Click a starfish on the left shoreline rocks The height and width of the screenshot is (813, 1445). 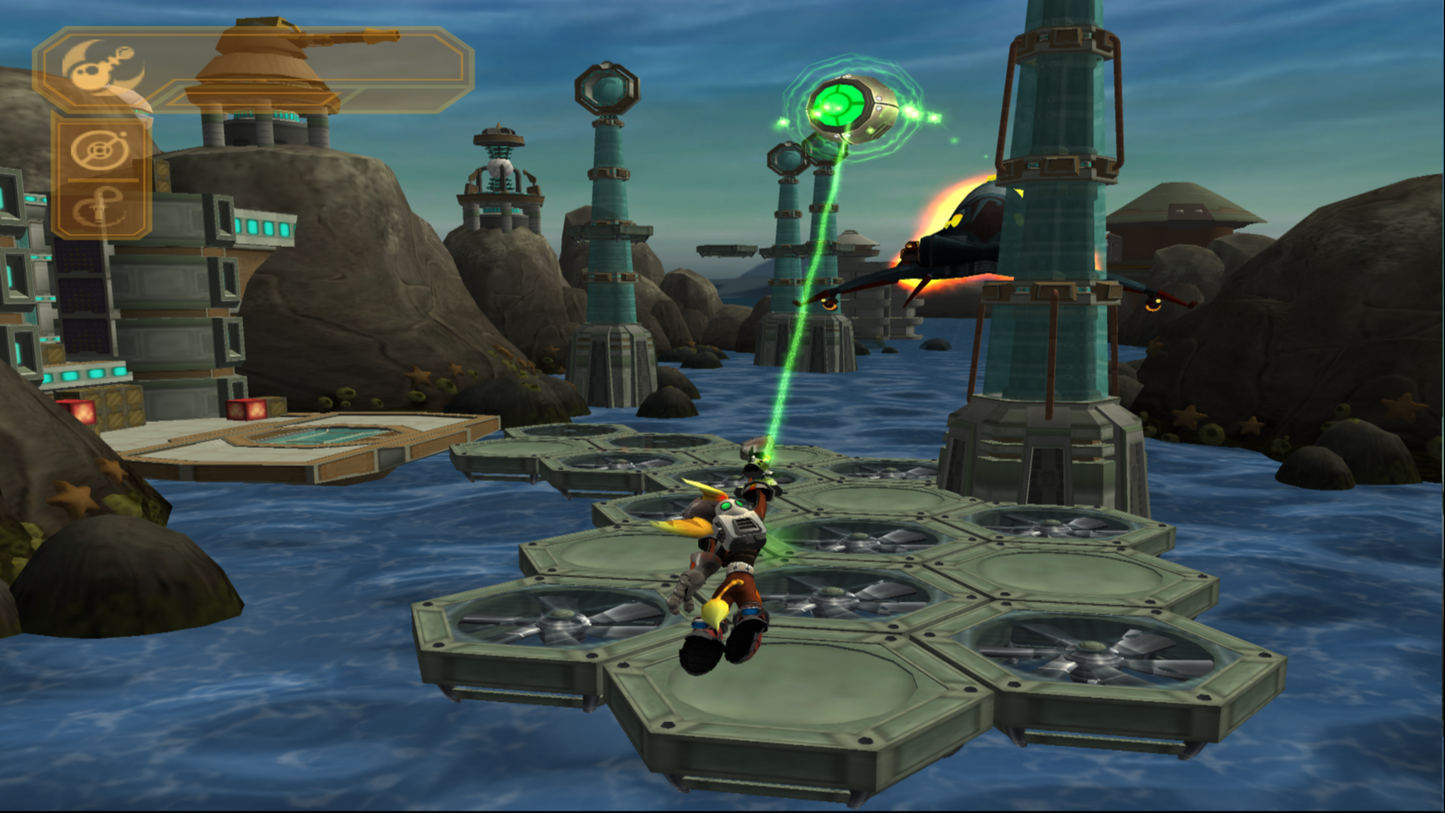point(71,497)
